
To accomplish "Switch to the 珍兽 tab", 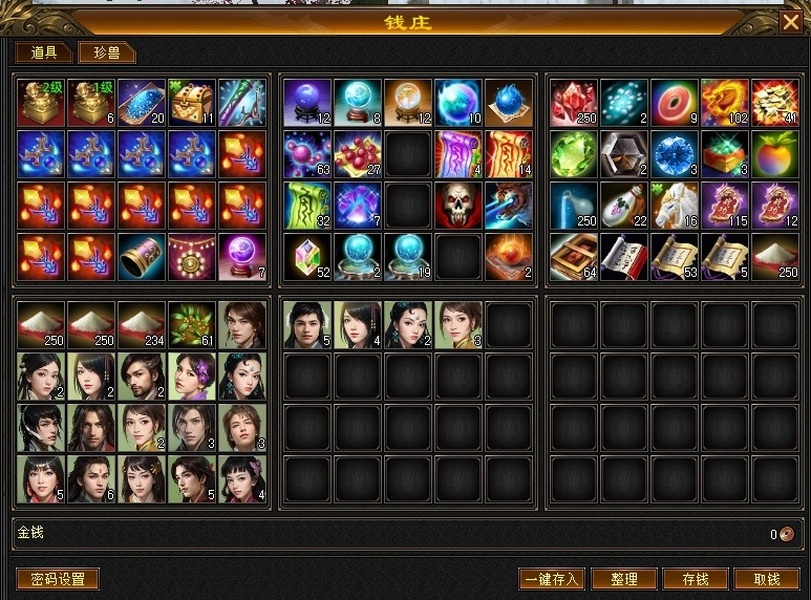I will click(107, 53).
